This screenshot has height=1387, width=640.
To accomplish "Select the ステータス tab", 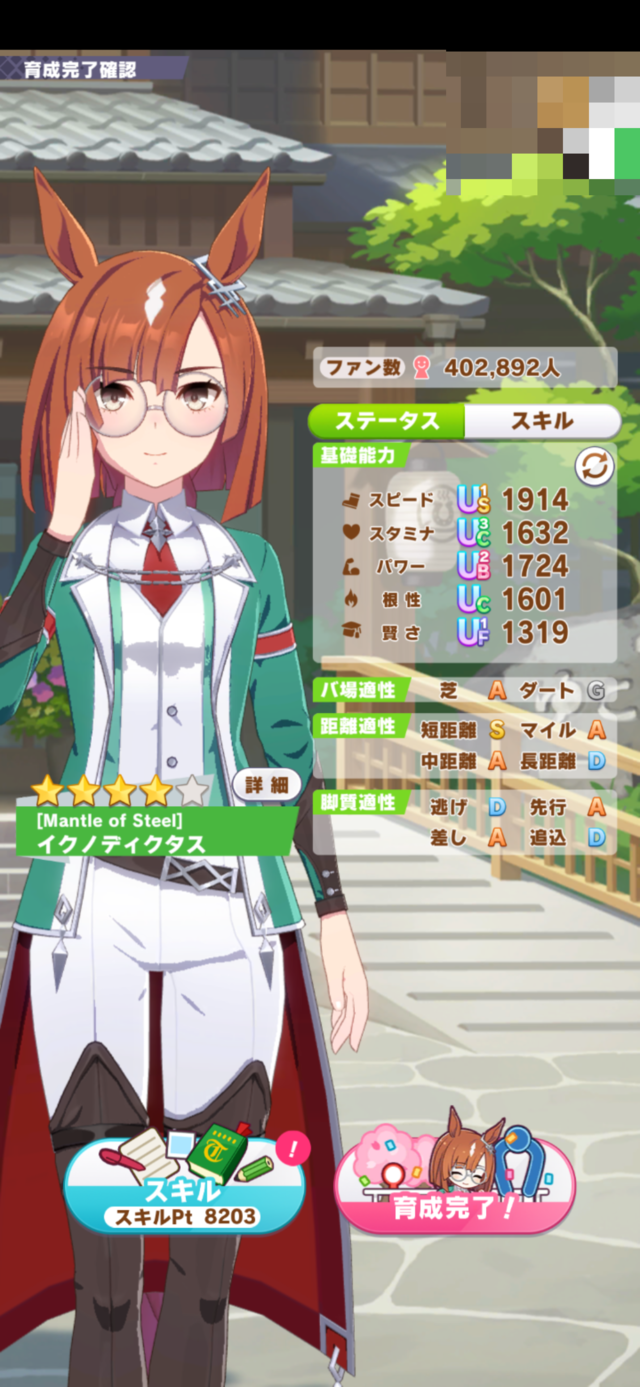I will tap(387, 421).
